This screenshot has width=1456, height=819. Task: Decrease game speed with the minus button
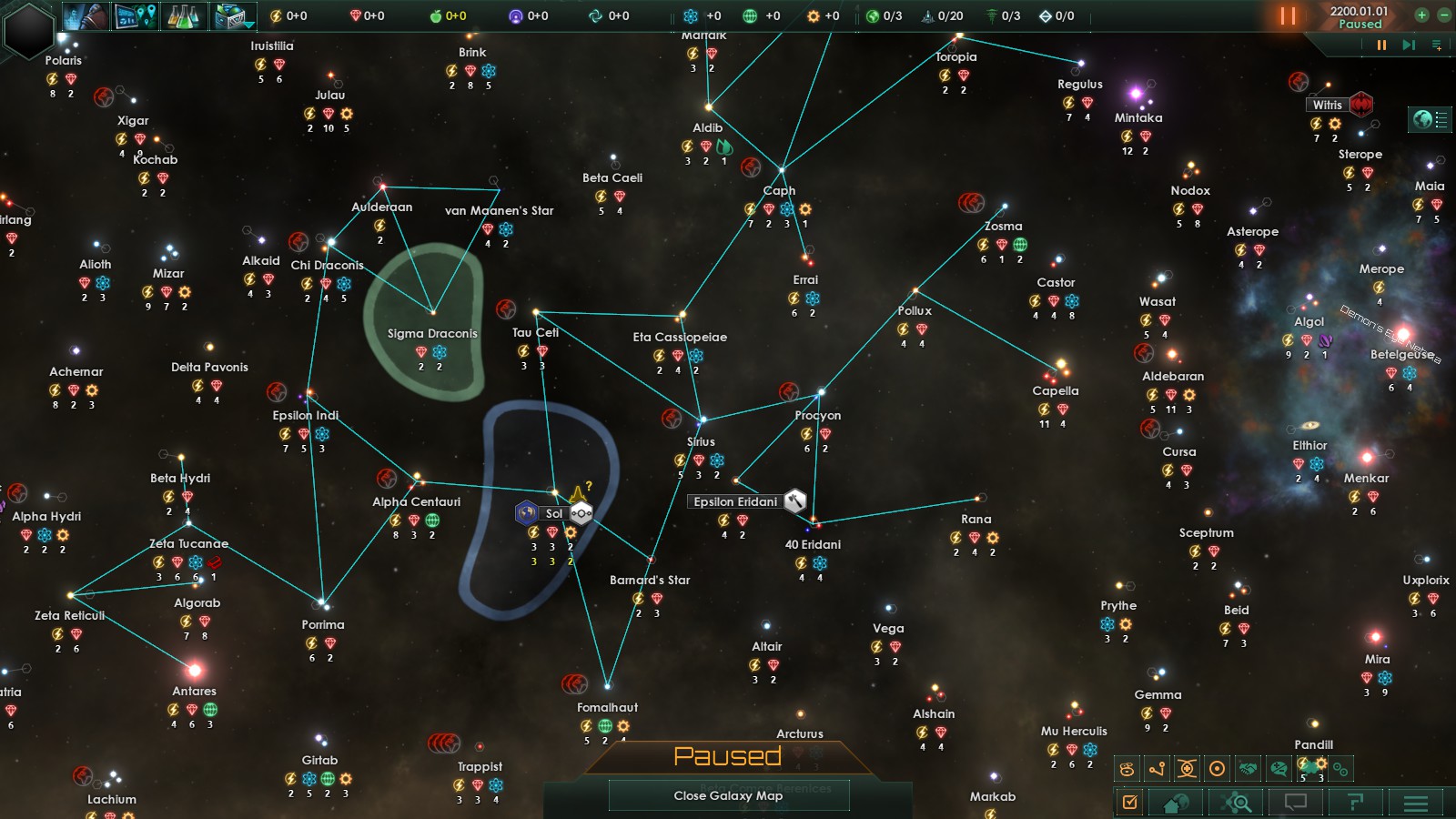[x=1444, y=15]
